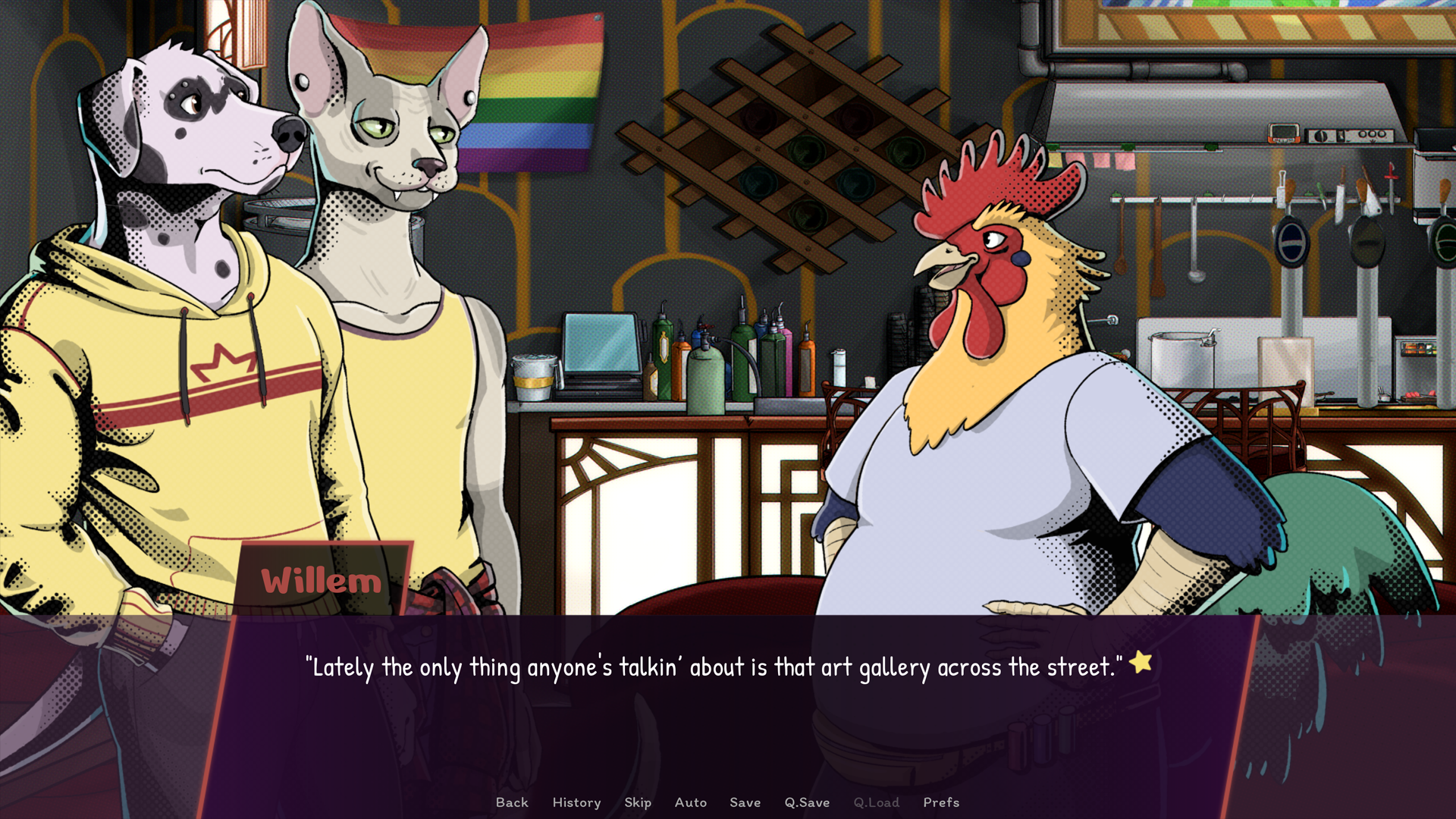Screen dimensions: 1456x819
Task: Open the Save game screen
Action: tap(745, 802)
